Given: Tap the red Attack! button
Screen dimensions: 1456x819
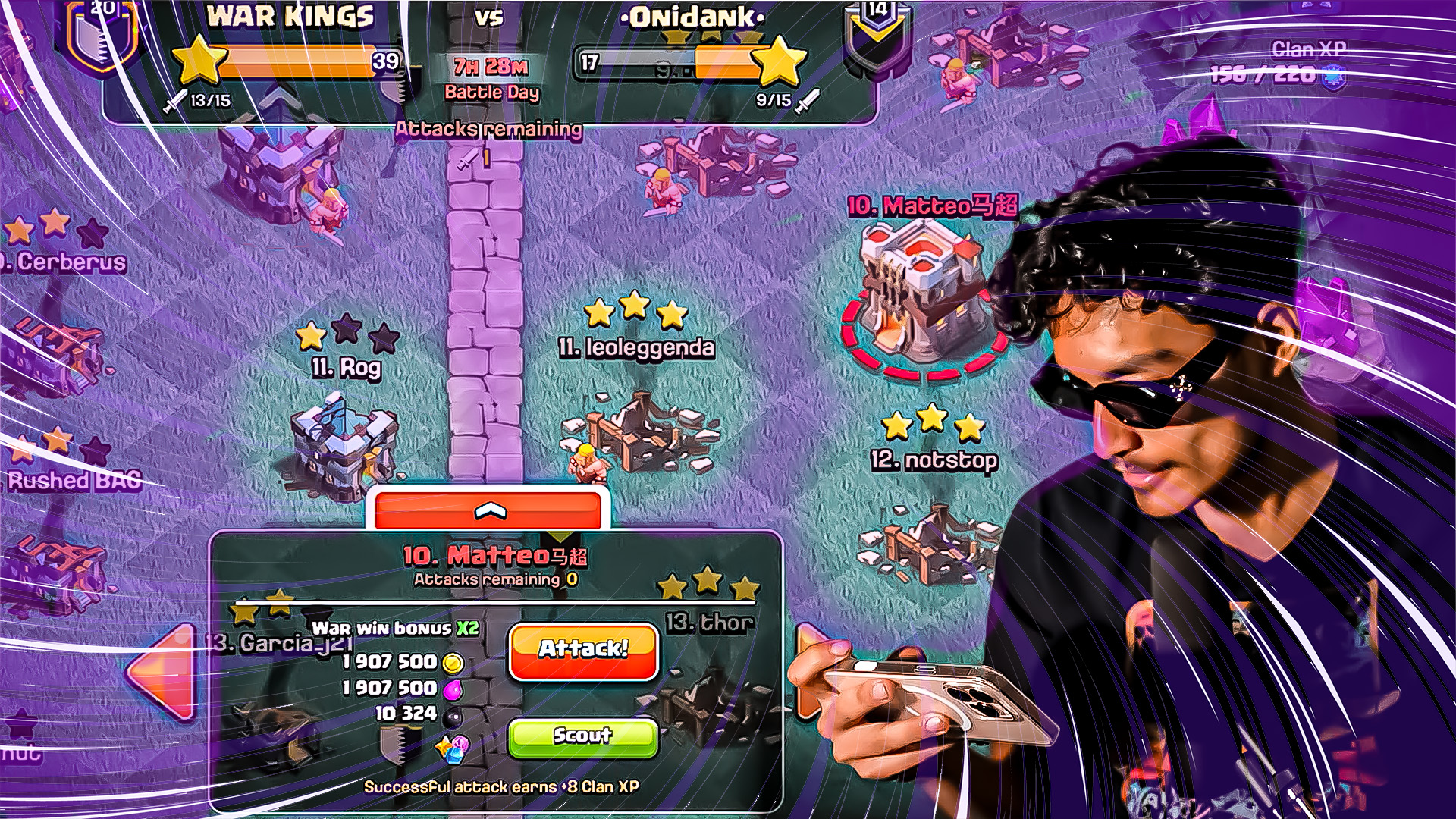Looking at the screenshot, I should [x=583, y=651].
